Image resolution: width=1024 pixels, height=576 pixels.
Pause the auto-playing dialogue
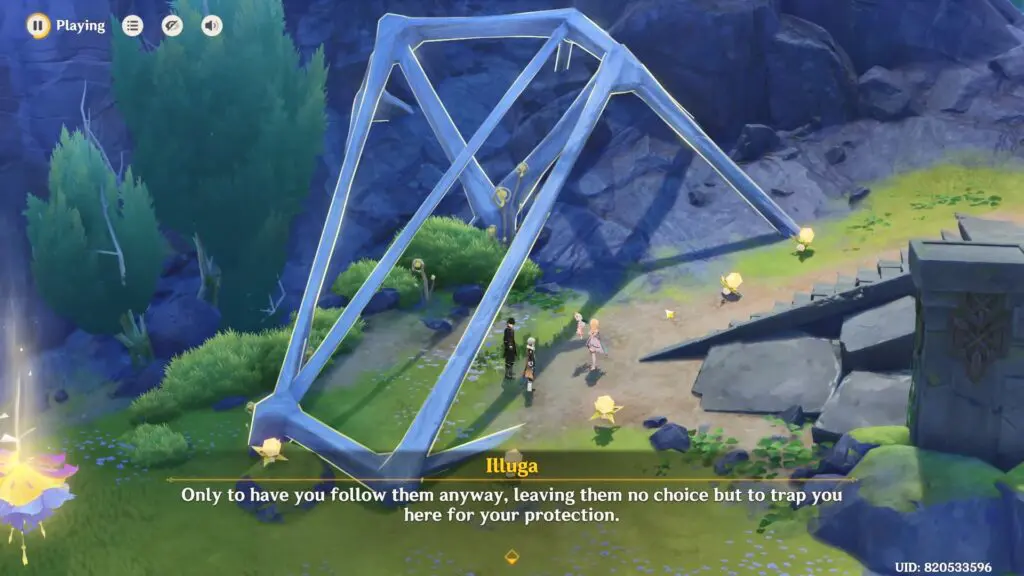[x=38, y=25]
